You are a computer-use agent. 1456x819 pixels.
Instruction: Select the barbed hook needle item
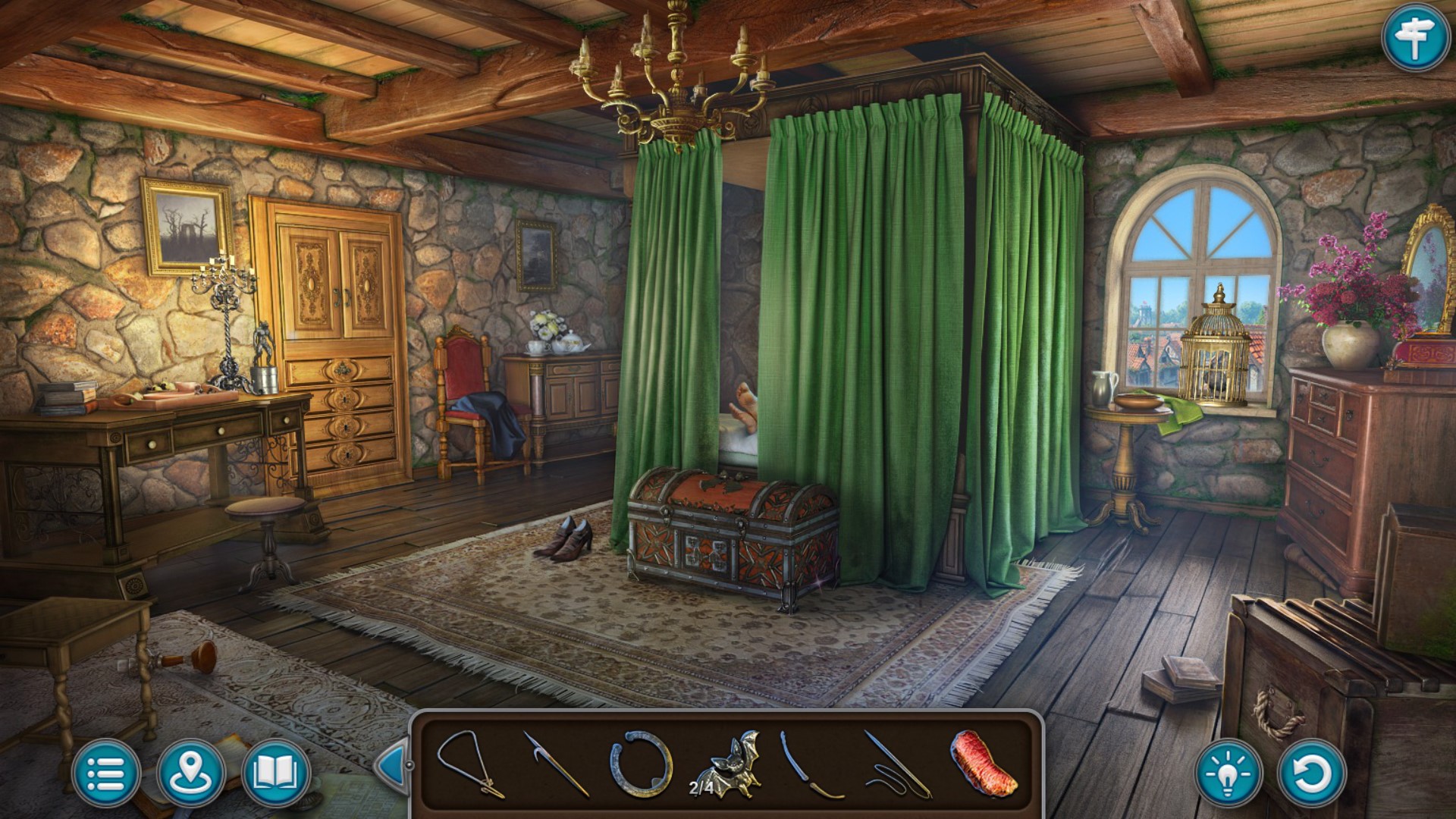(556, 763)
